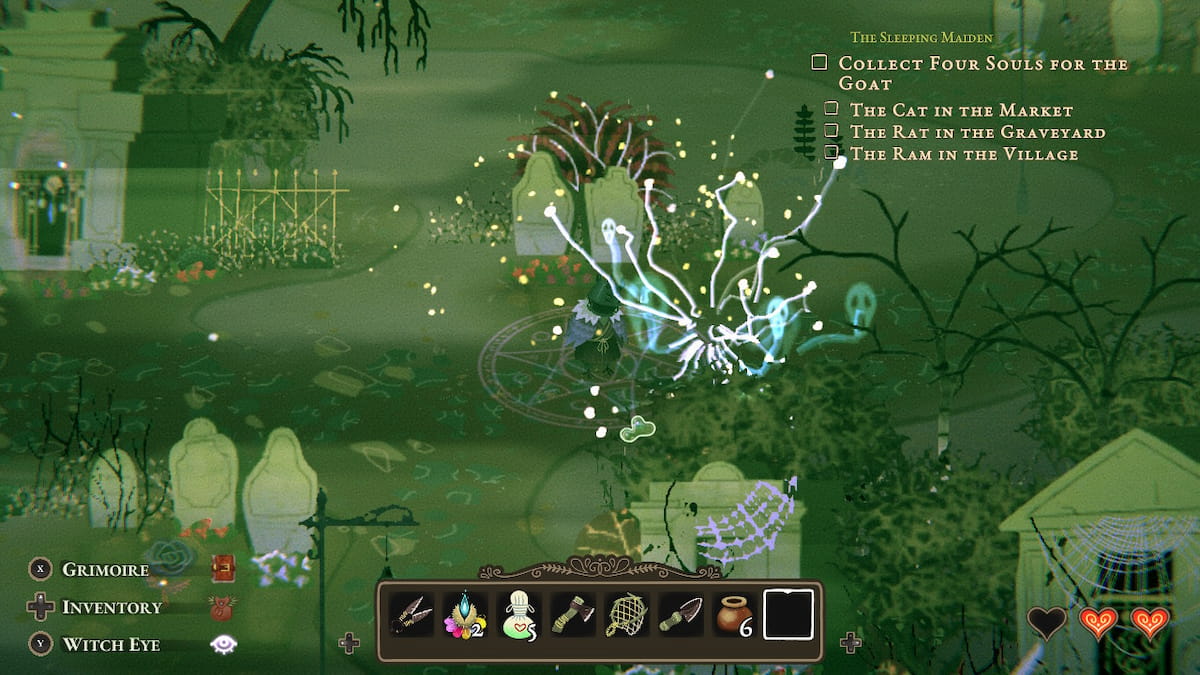Select the bug net hotbar slot
The image size is (1200, 675).
point(626,614)
